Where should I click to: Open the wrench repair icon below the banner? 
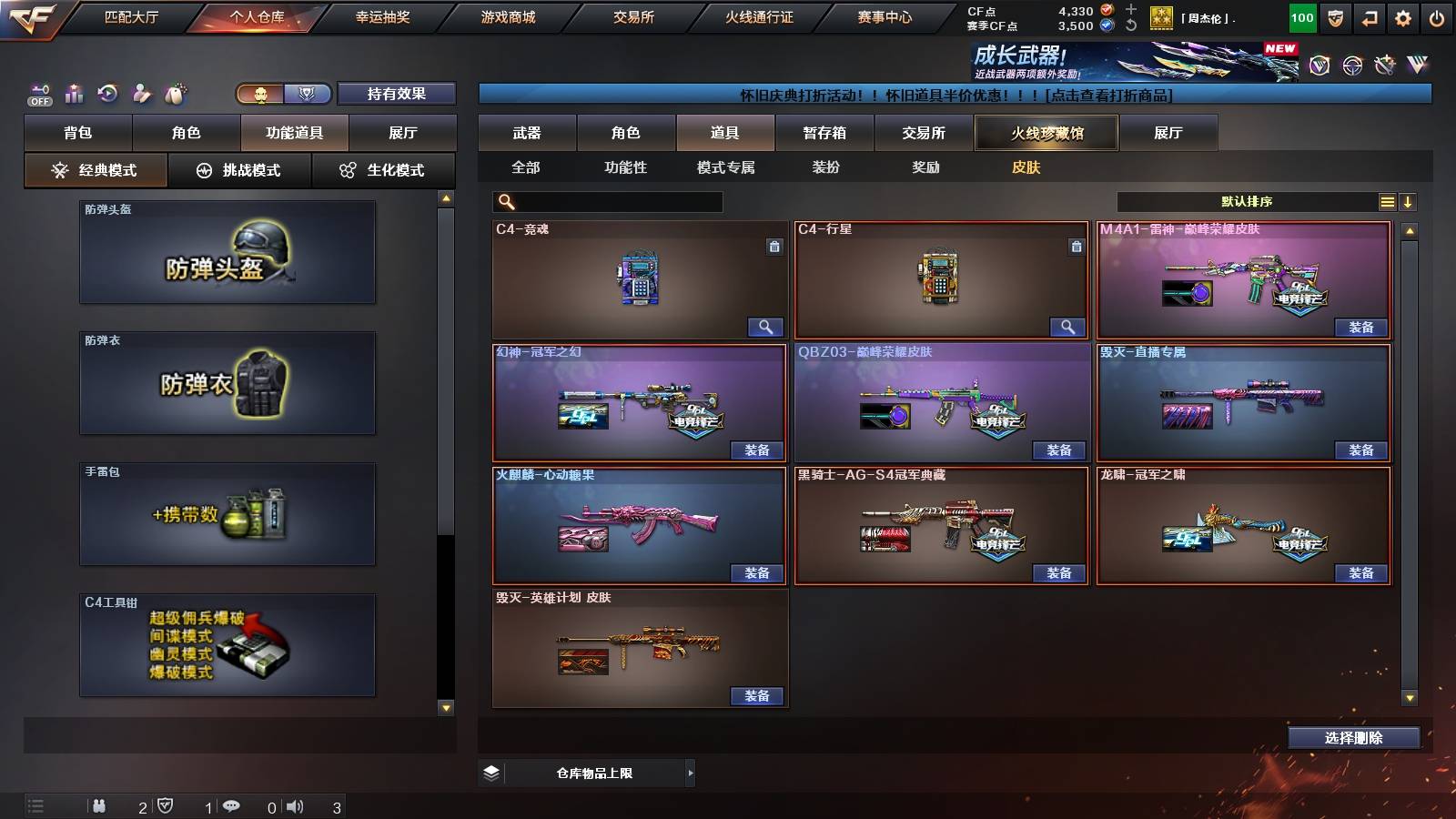1384,65
